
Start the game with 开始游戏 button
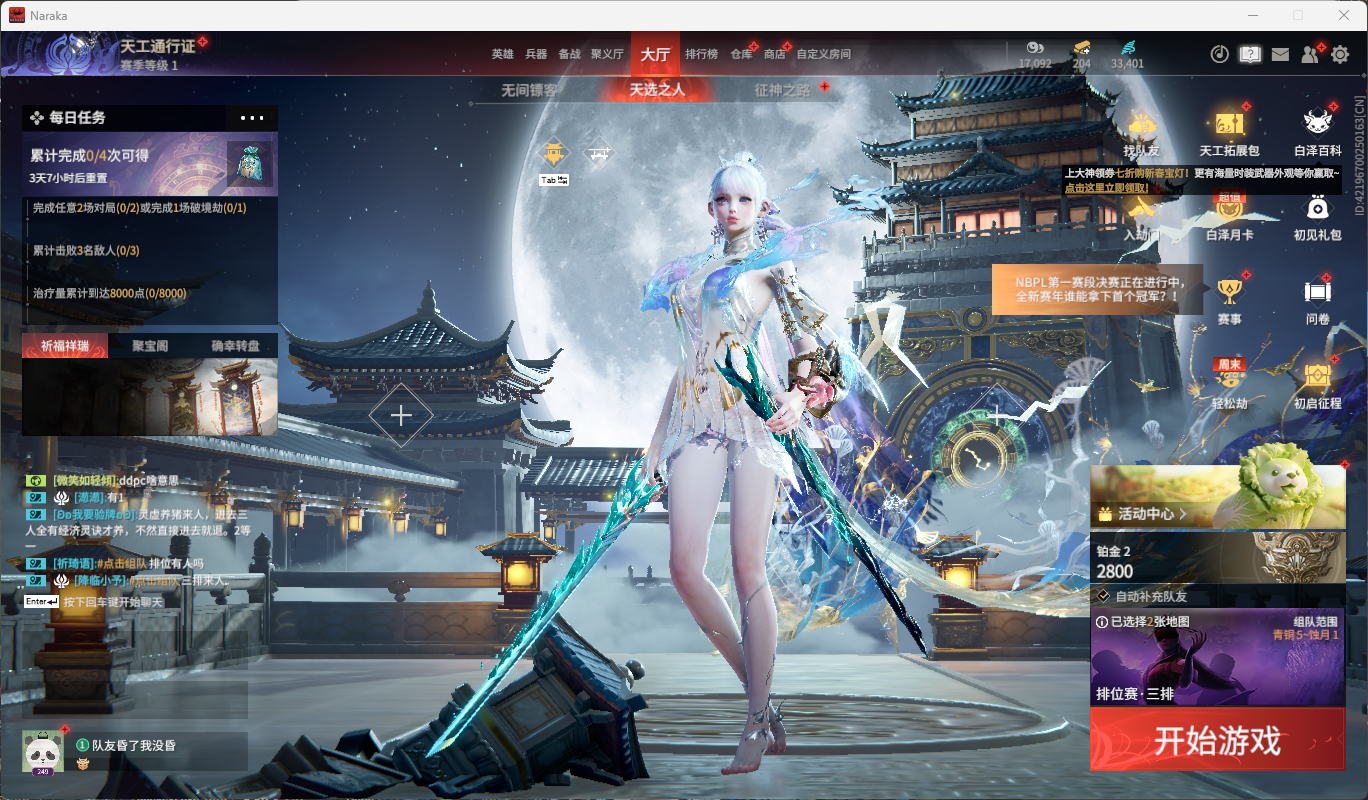pos(1217,741)
